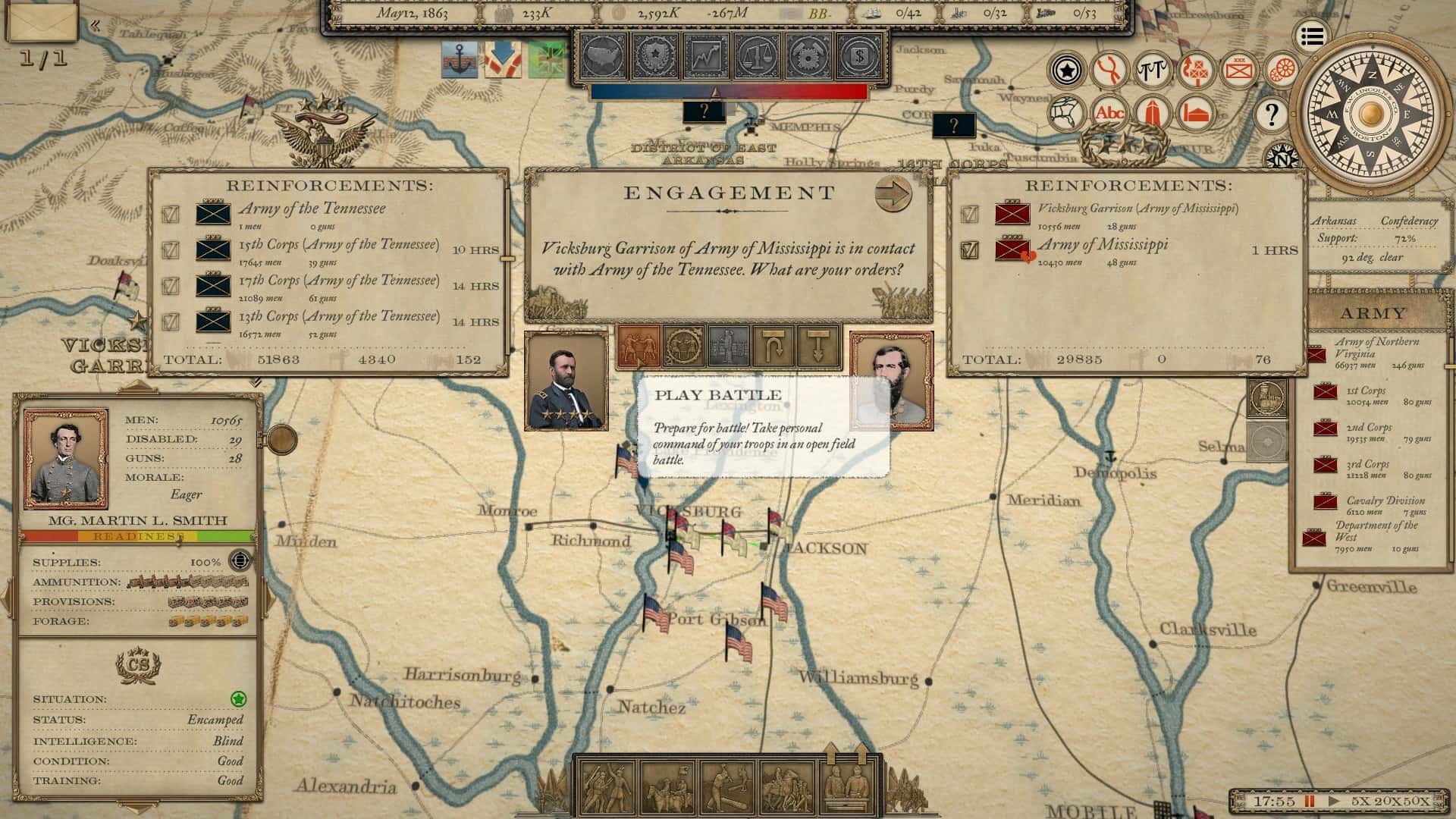Toggle Army of Mississippi reinforcement checkbox
Screen dimensions: 1456x819
[x=969, y=249]
